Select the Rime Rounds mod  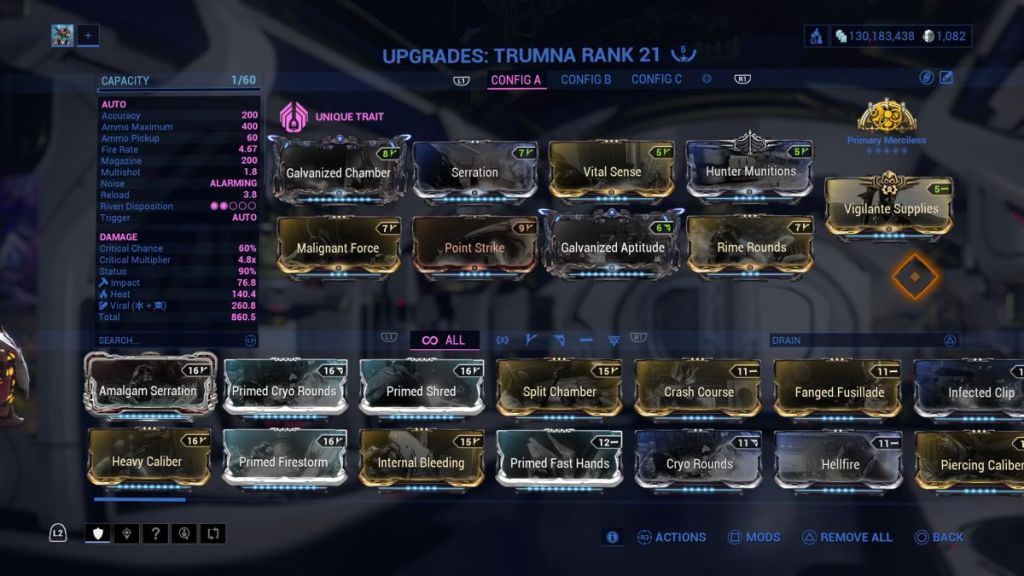pos(751,246)
